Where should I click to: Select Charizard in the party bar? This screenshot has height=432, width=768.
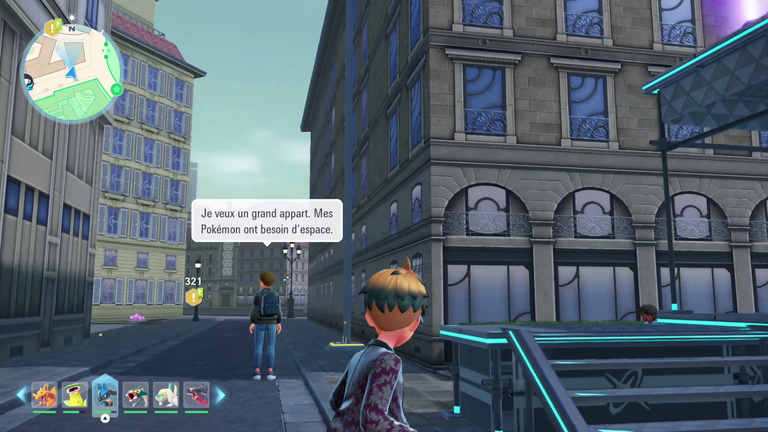click(x=44, y=396)
